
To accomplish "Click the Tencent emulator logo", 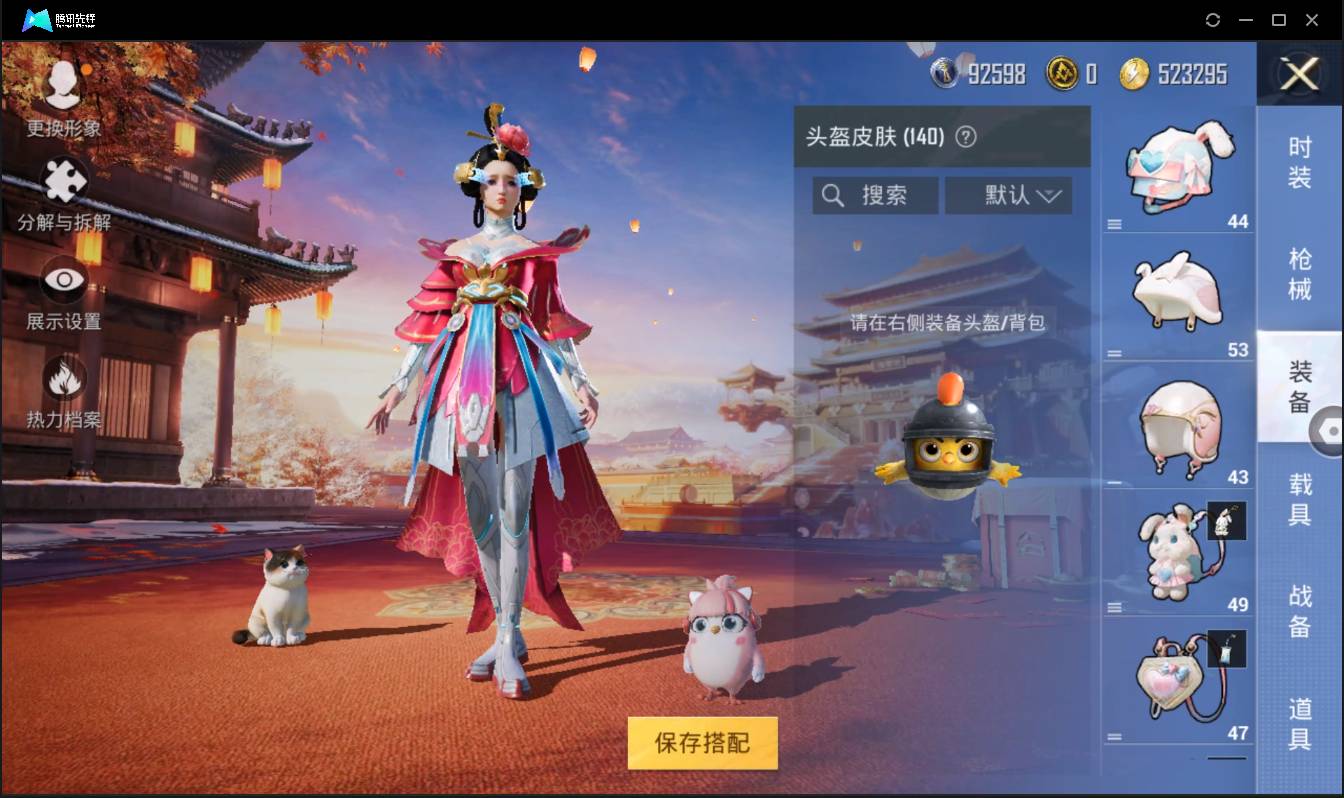I will (40, 19).
